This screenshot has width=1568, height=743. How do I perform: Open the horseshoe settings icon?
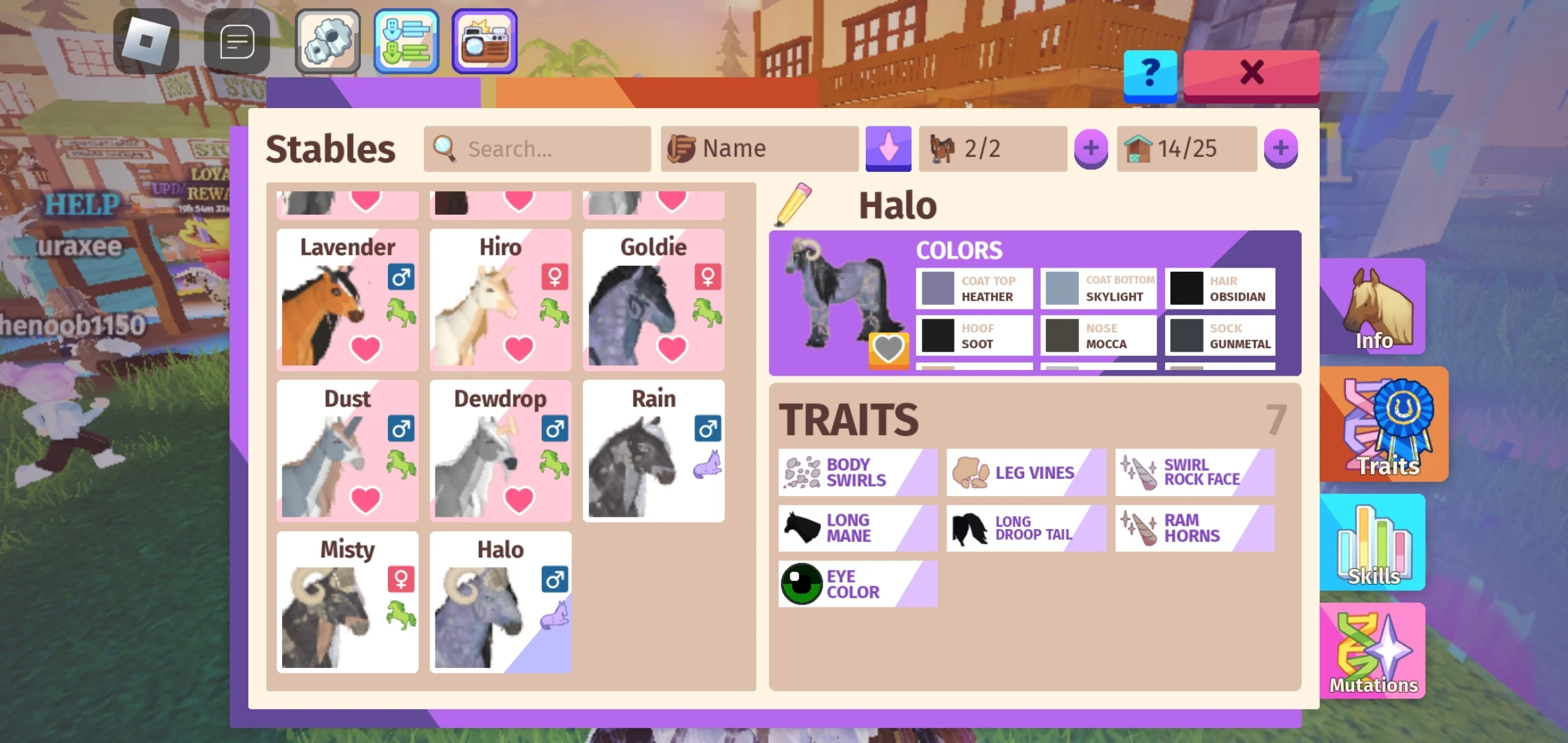(x=327, y=41)
